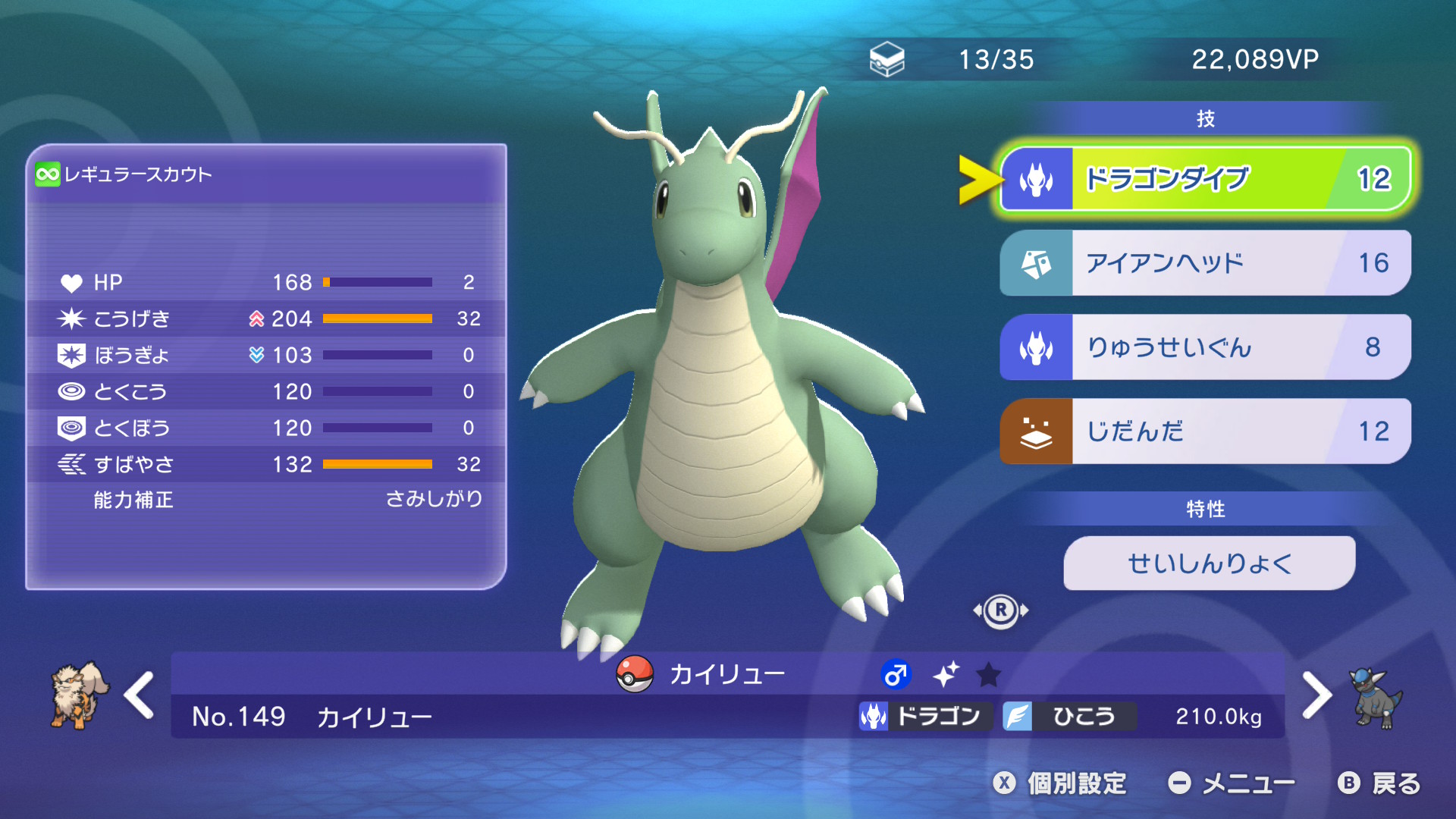Select the りゅうせいぐん move
This screenshot has height=819, width=1456.
1204,347
